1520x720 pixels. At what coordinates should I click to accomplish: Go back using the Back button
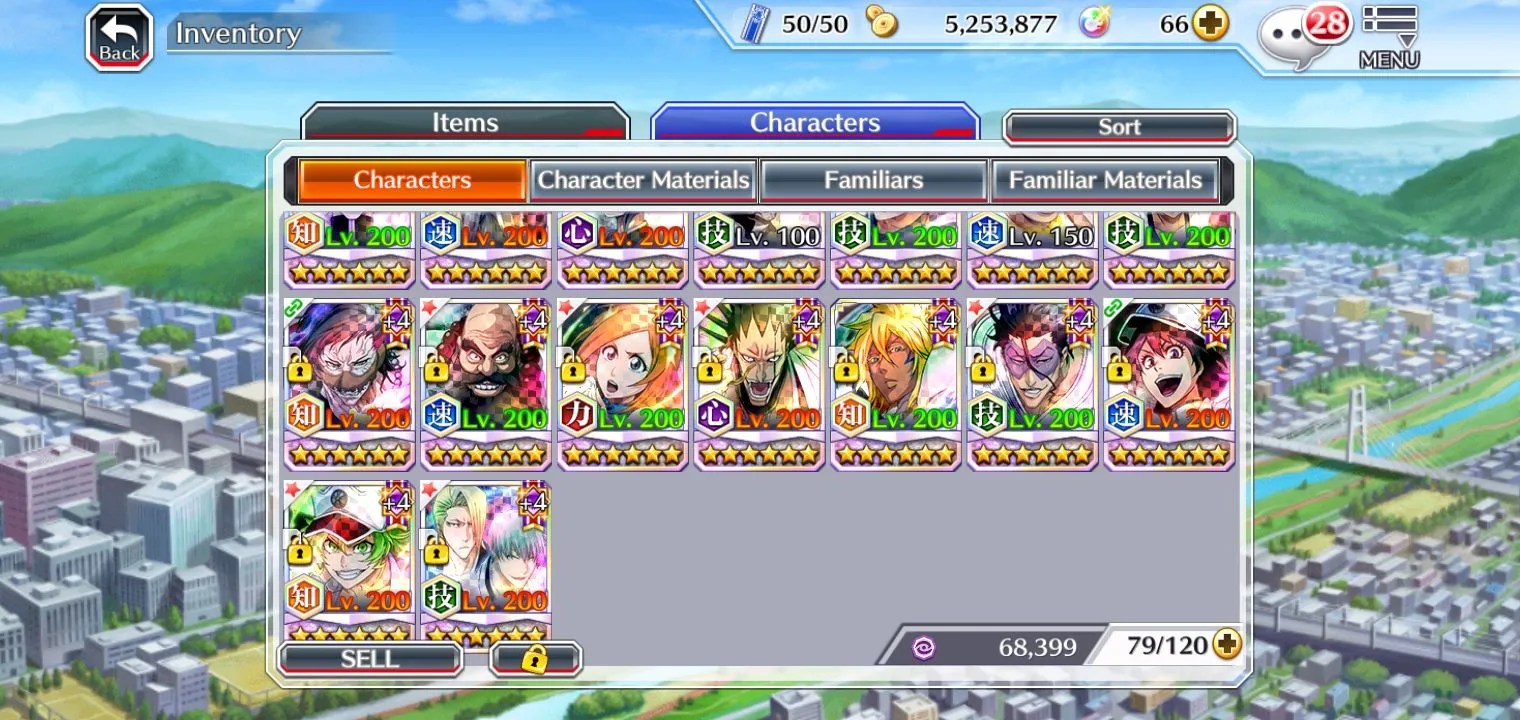tap(119, 38)
